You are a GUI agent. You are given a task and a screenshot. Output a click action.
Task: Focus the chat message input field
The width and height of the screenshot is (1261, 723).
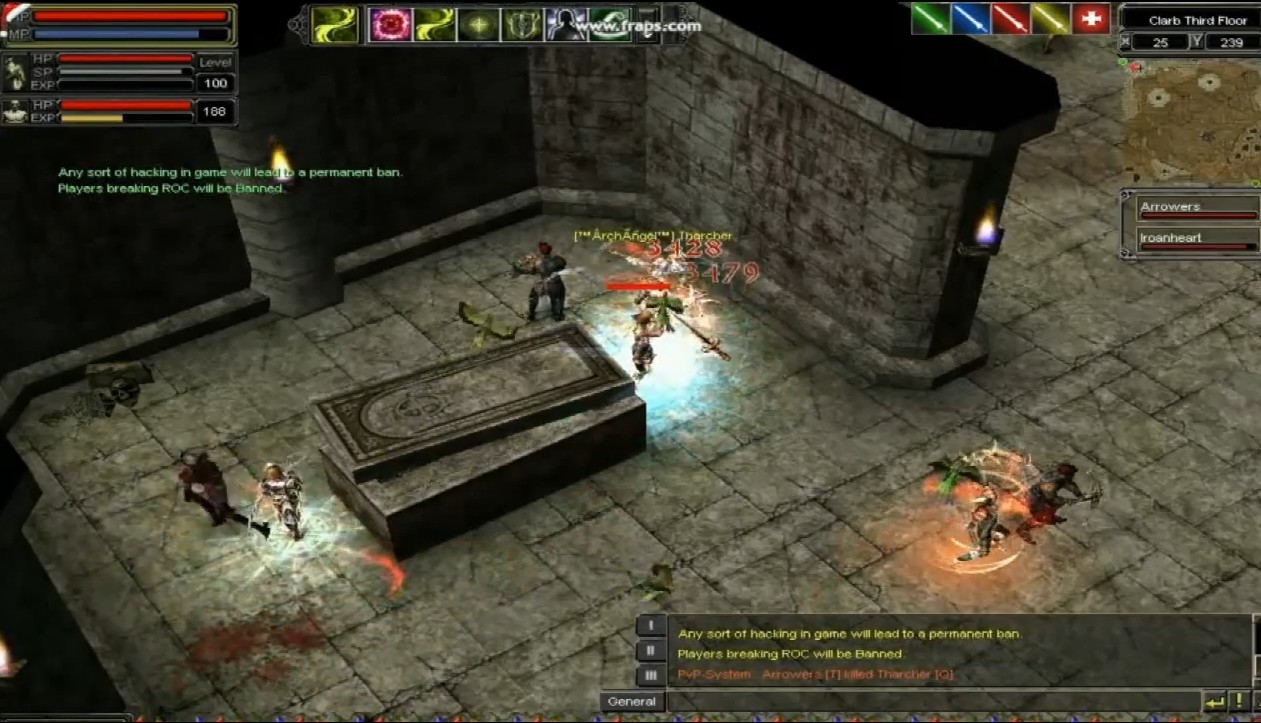[x=930, y=702]
